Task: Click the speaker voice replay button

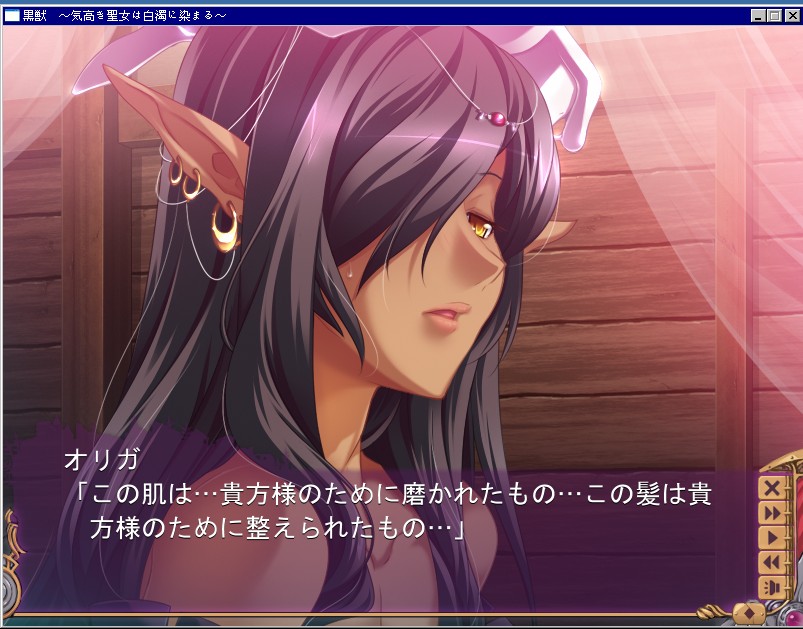Action: pos(772,587)
